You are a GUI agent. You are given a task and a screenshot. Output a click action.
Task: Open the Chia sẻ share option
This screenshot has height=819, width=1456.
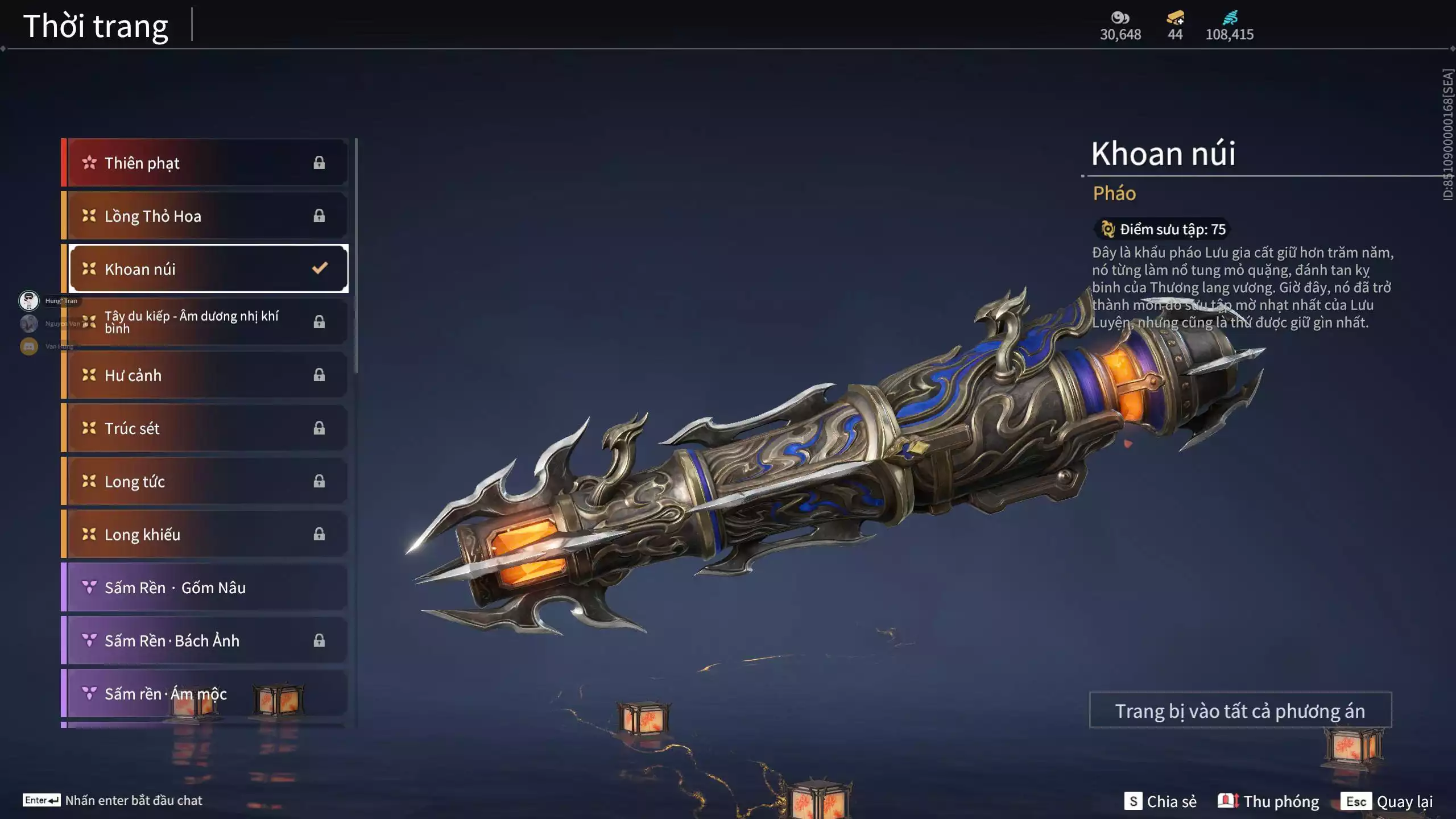click(x=1160, y=801)
